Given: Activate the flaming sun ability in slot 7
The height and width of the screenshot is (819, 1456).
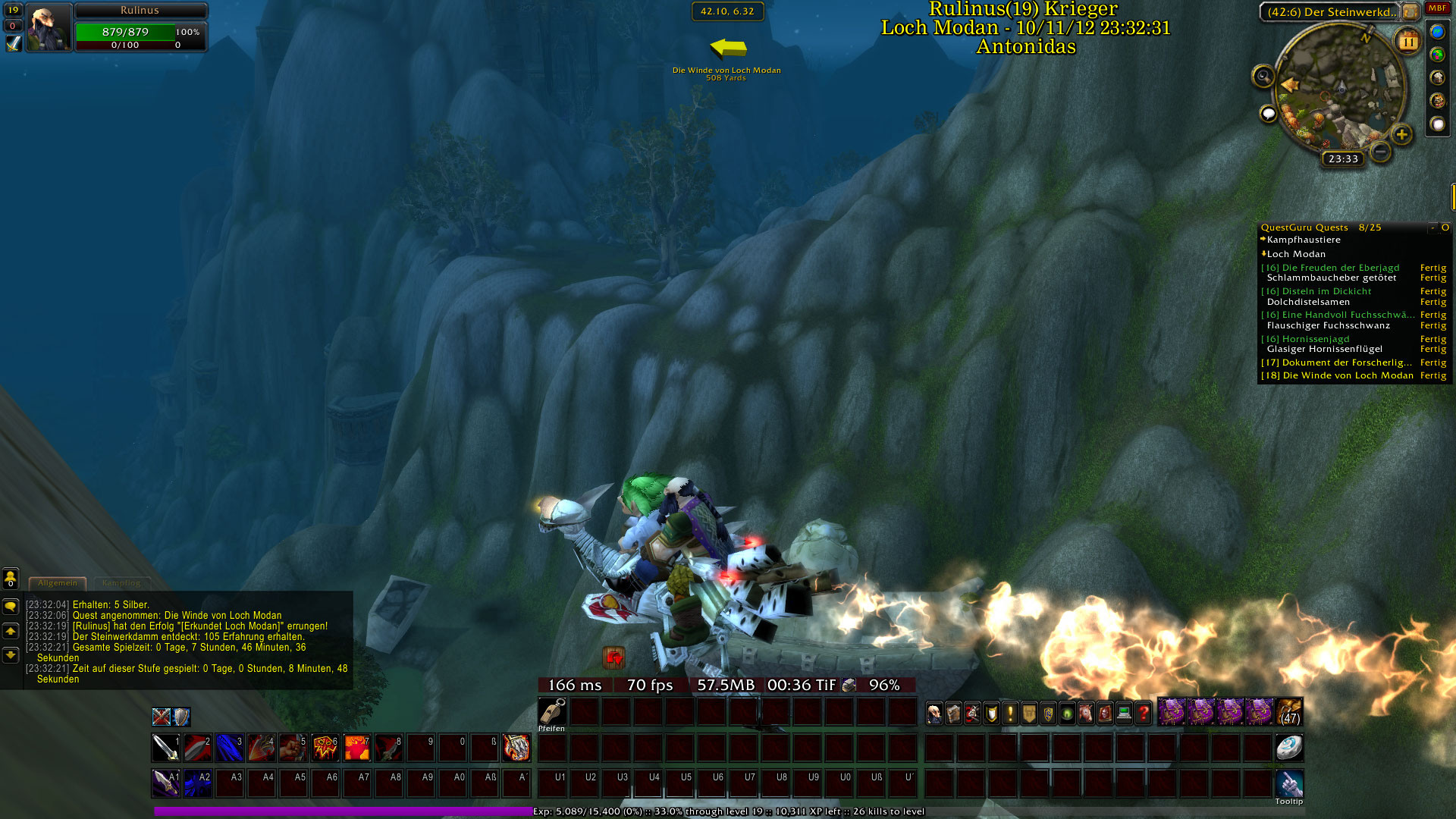Looking at the screenshot, I should coord(356,748).
